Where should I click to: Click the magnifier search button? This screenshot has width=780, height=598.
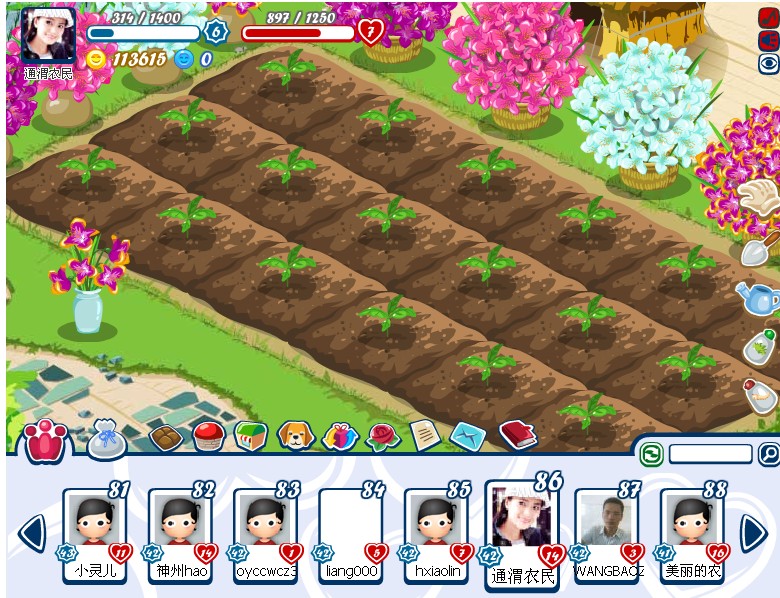tap(768, 454)
